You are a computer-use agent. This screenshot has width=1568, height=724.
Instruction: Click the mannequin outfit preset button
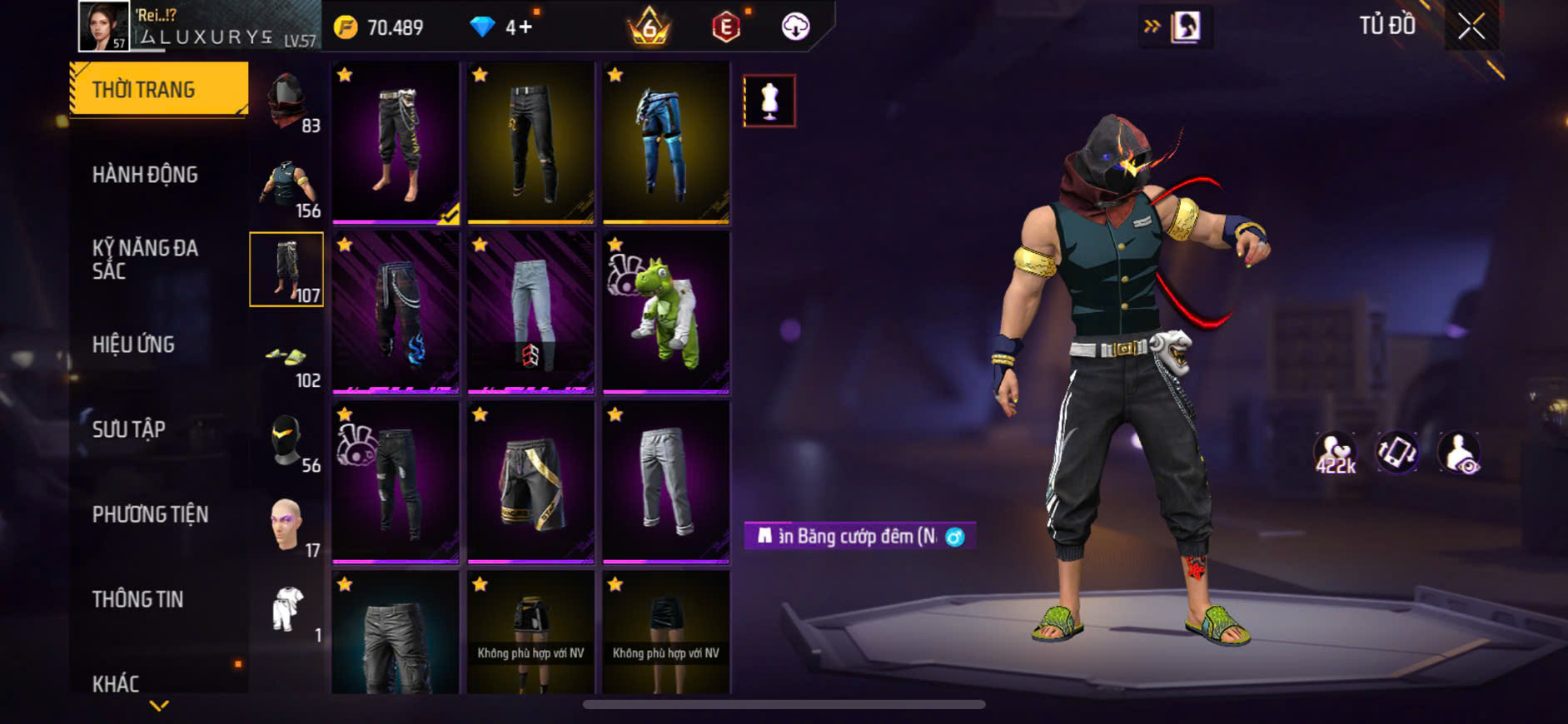[x=769, y=102]
